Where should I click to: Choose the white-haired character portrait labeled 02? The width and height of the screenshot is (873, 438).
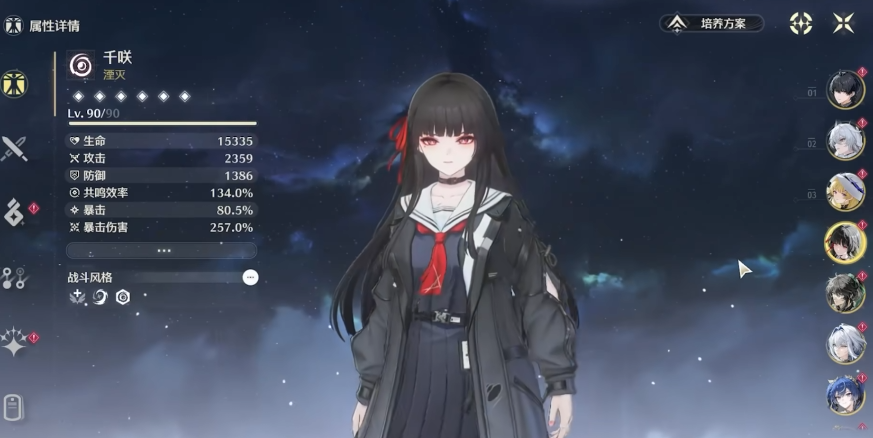[844, 141]
